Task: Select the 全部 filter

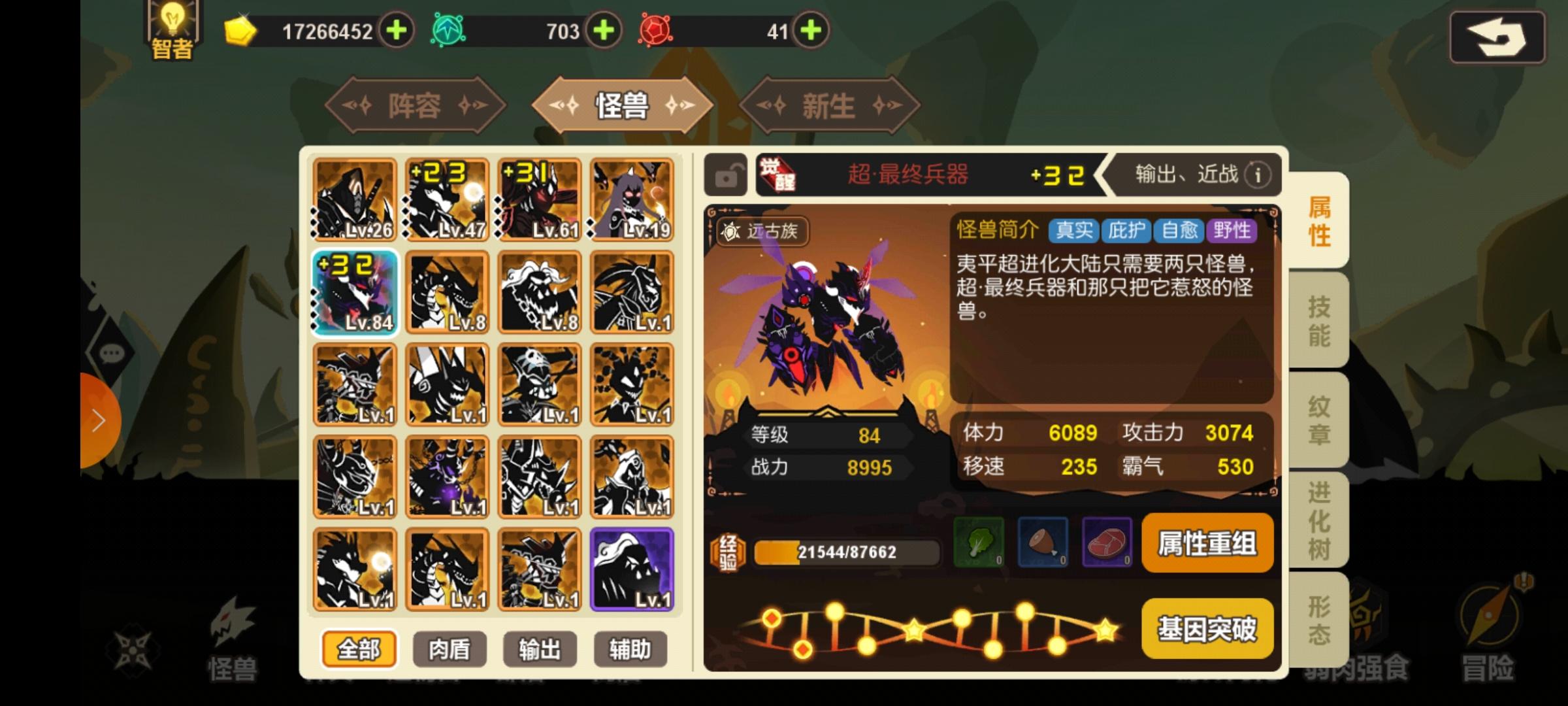Action: click(358, 649)
